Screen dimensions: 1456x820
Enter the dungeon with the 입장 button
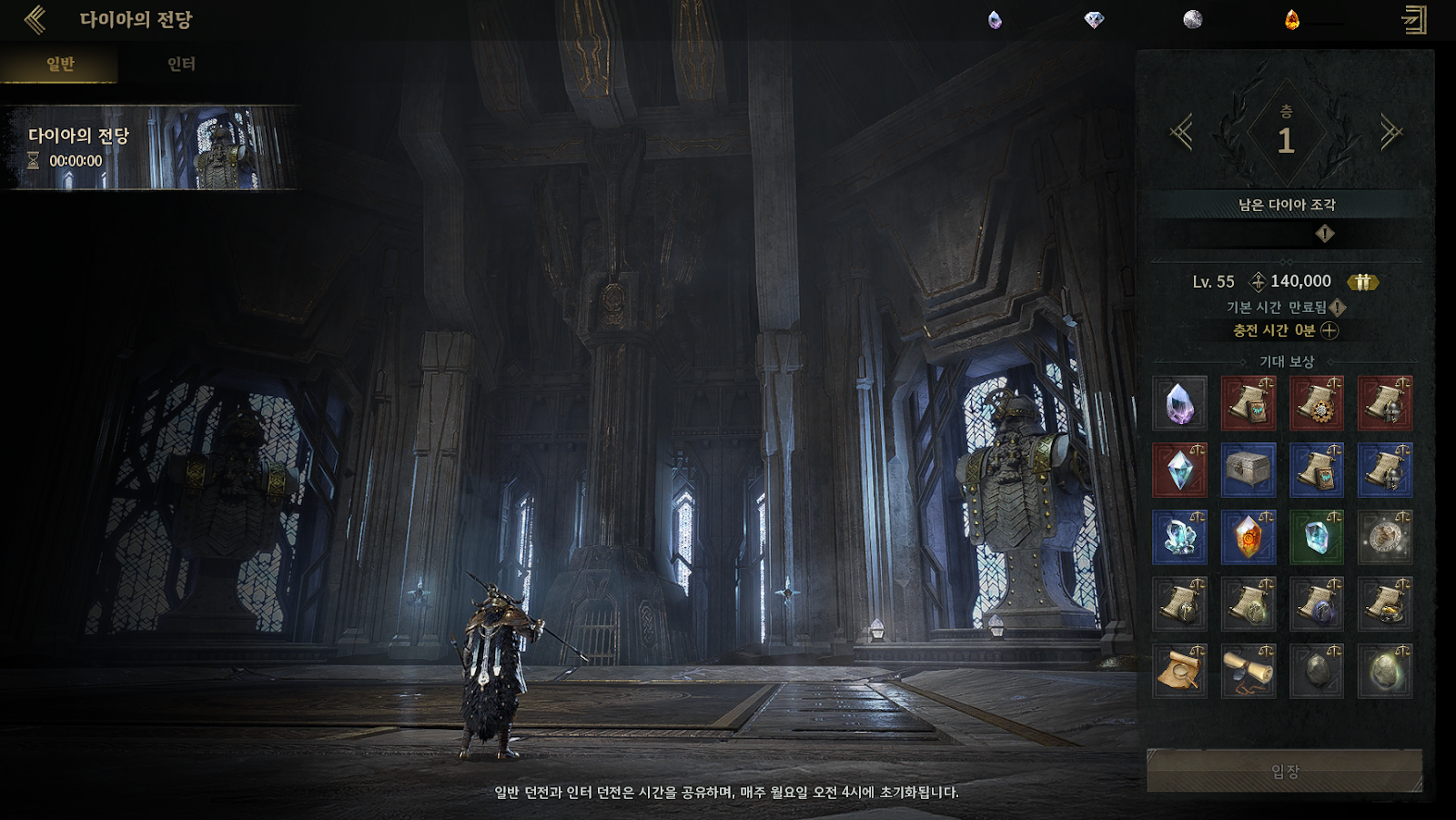pos(1284,771)
